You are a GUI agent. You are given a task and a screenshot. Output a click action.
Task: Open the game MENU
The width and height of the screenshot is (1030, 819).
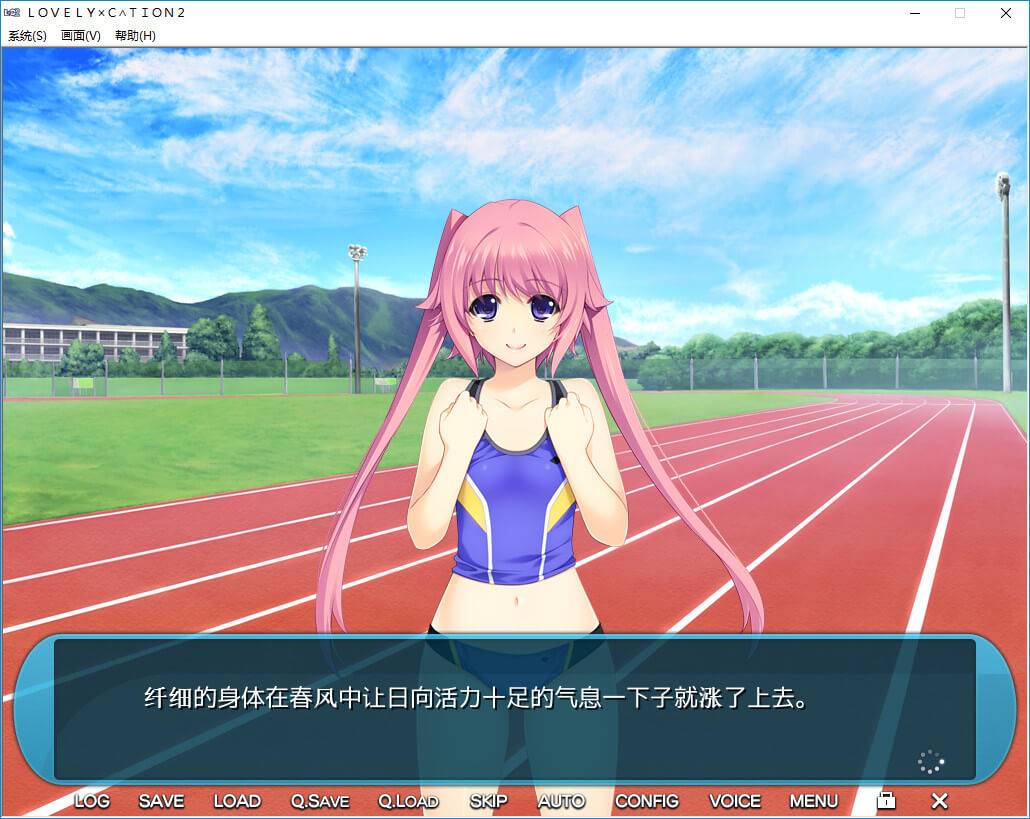(x=814, y=801)
